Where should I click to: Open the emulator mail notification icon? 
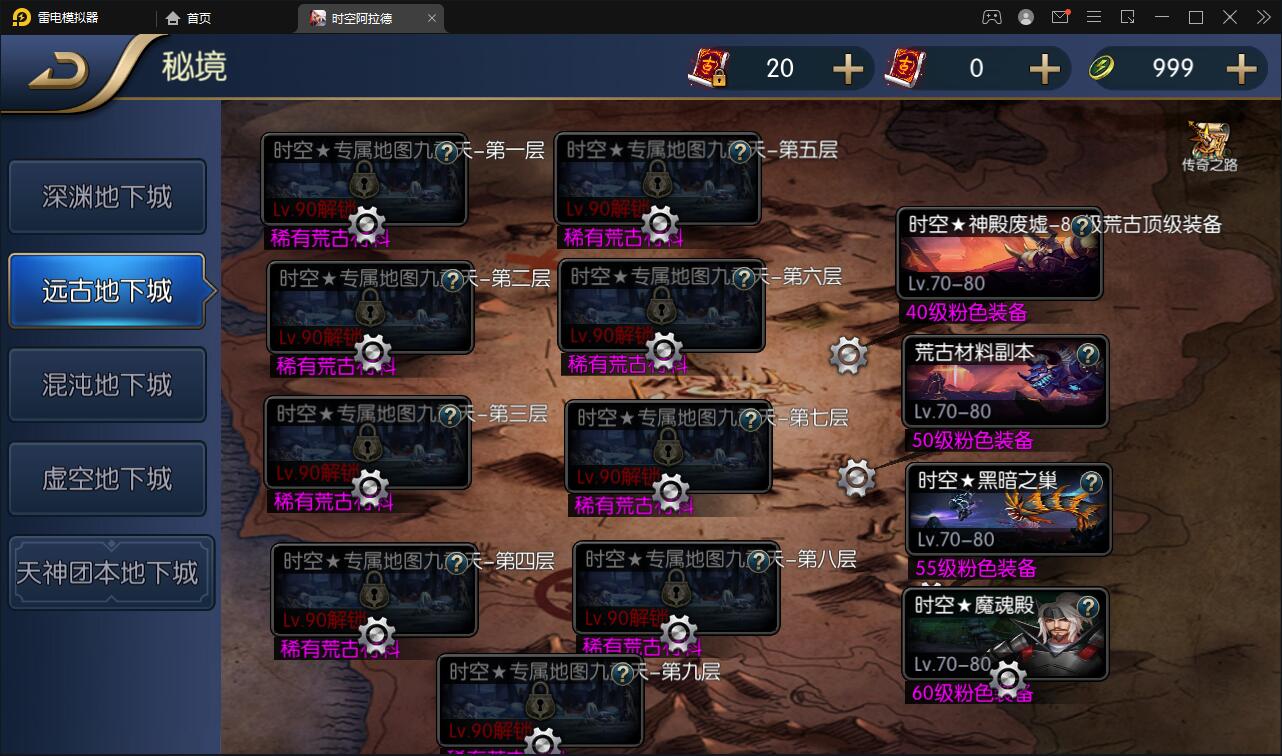pyautogui.click(x=1062, y=17)
